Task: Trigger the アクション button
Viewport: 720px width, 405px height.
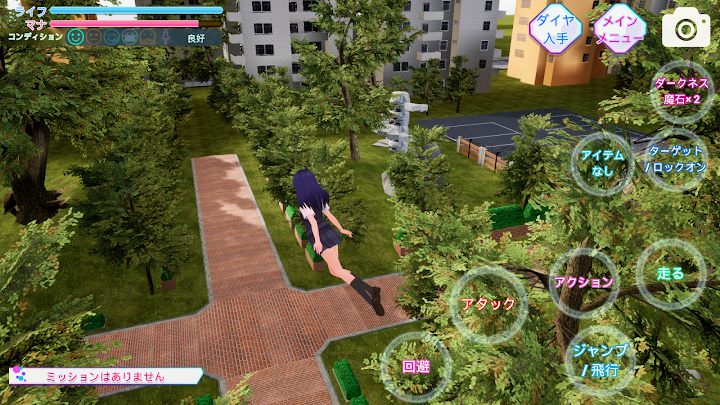Action: (x=583, y=282)
